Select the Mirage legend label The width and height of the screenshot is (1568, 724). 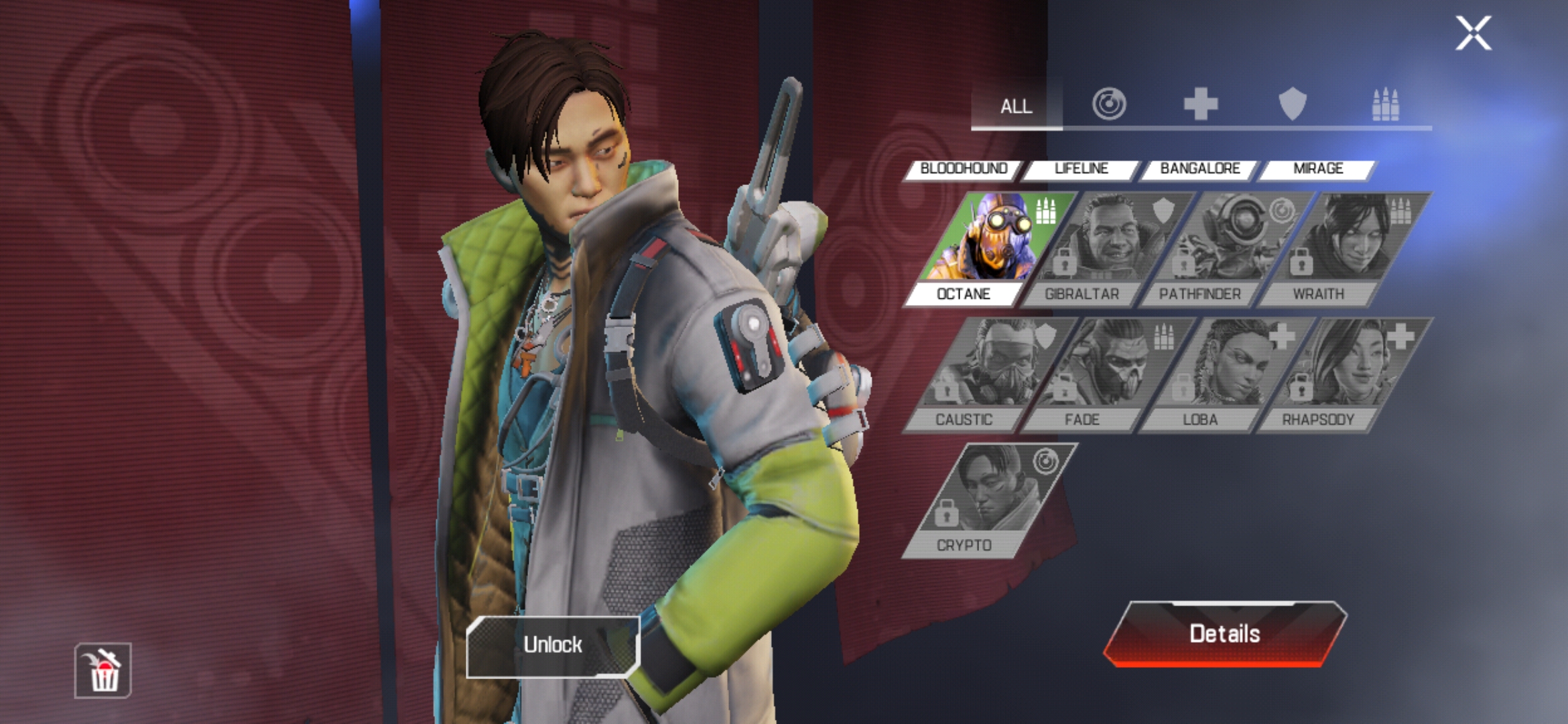pyautogui.click(x=1318, y=169)
